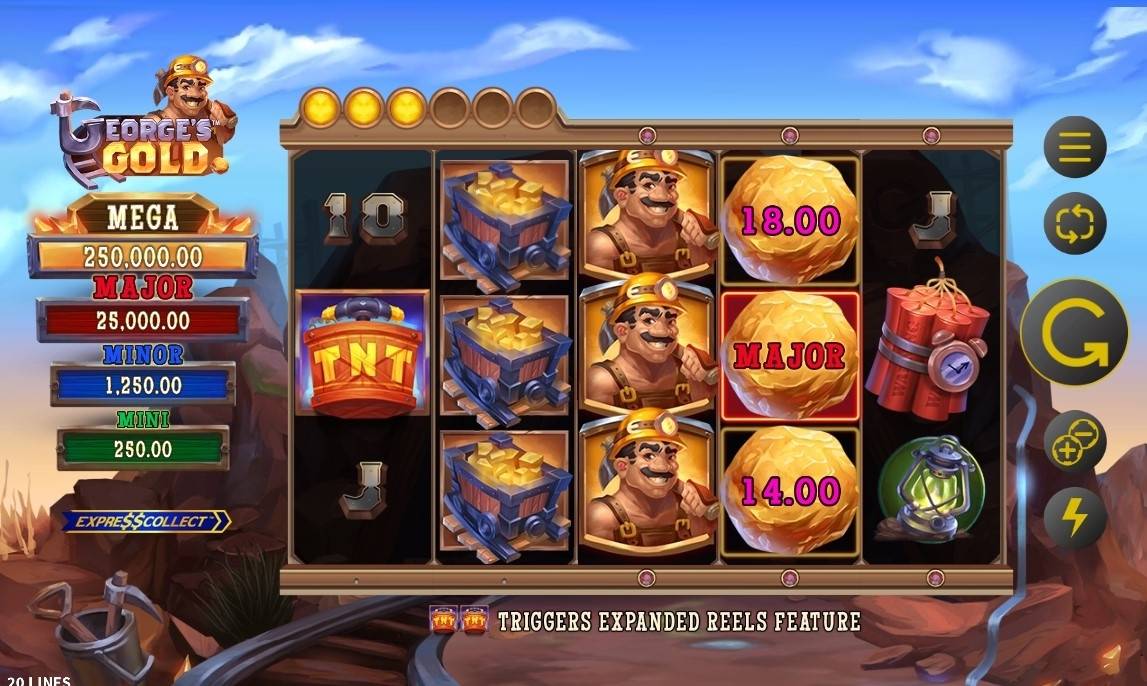
Task: Toggle turbo spin lightning bolt button
Action: tap(1075, 516)
